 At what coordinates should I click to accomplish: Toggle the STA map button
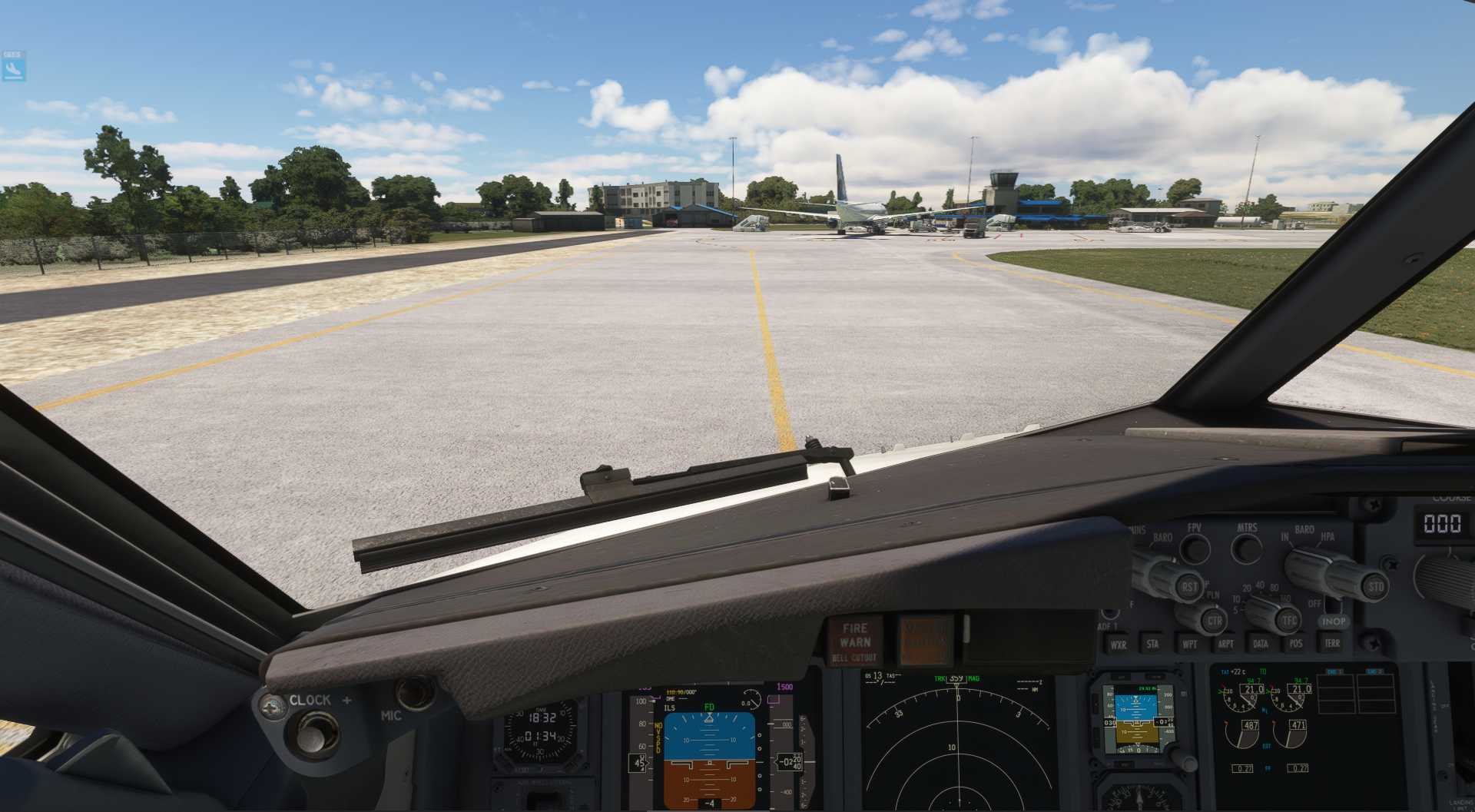(1152, 644)
